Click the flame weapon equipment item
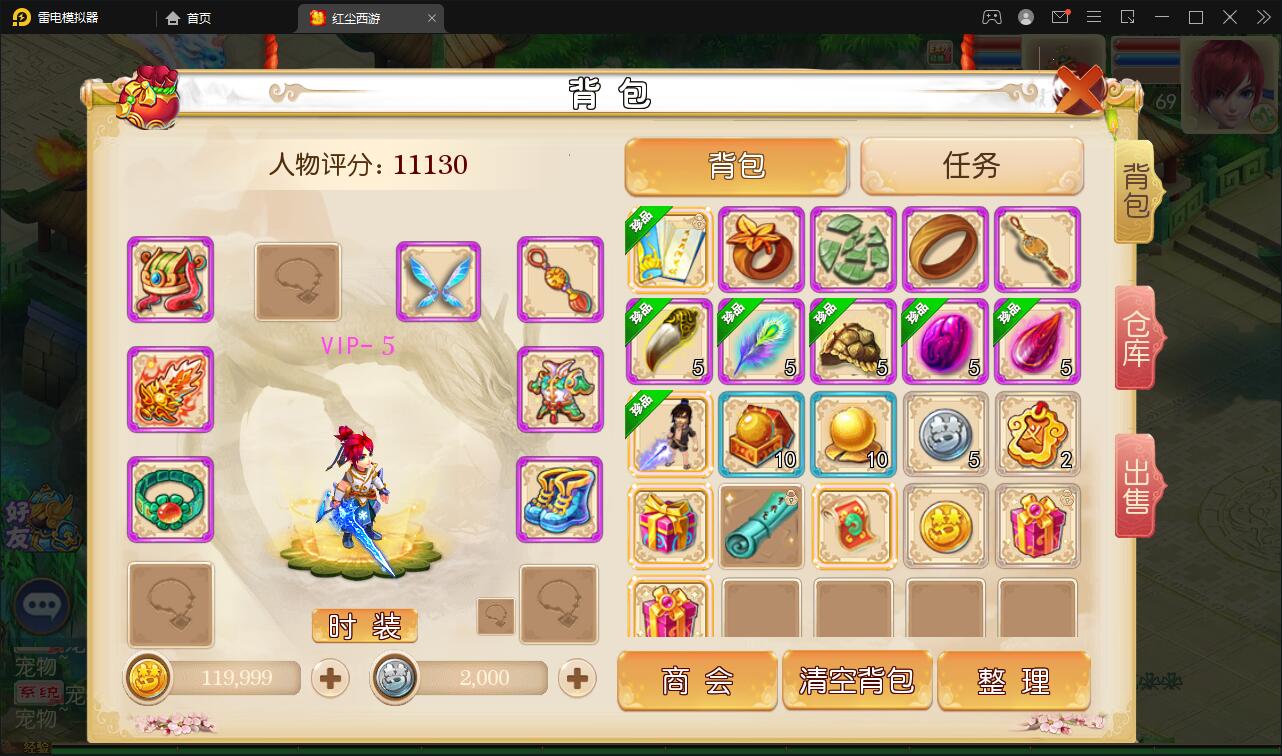Screen dimensions: 1282x756 click(170, 390)
